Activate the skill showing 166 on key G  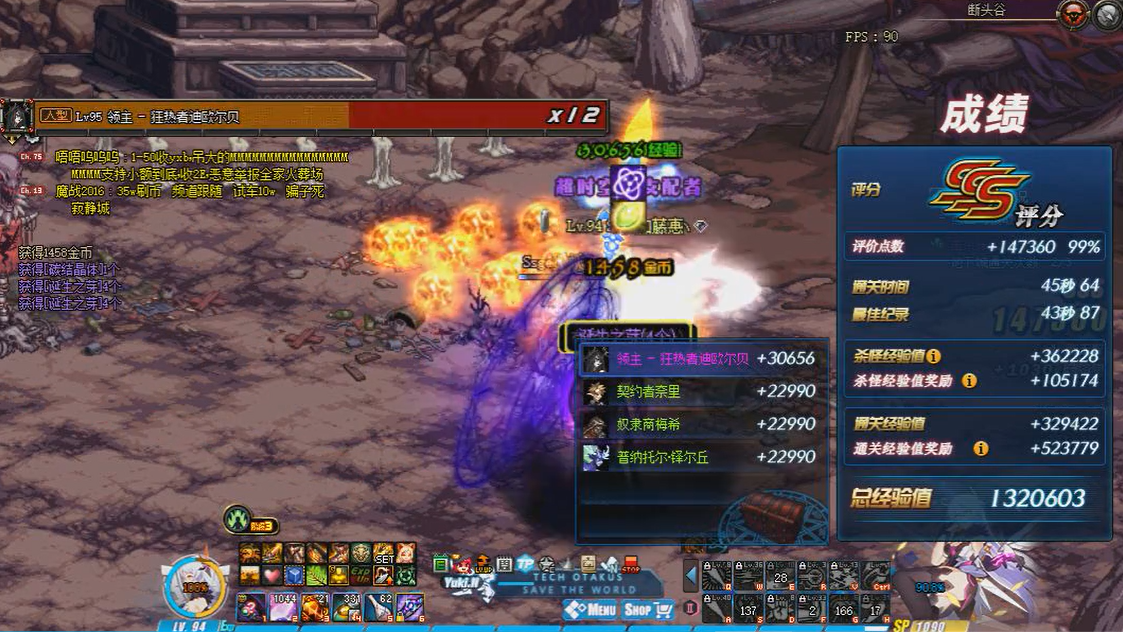pos(844,607)
